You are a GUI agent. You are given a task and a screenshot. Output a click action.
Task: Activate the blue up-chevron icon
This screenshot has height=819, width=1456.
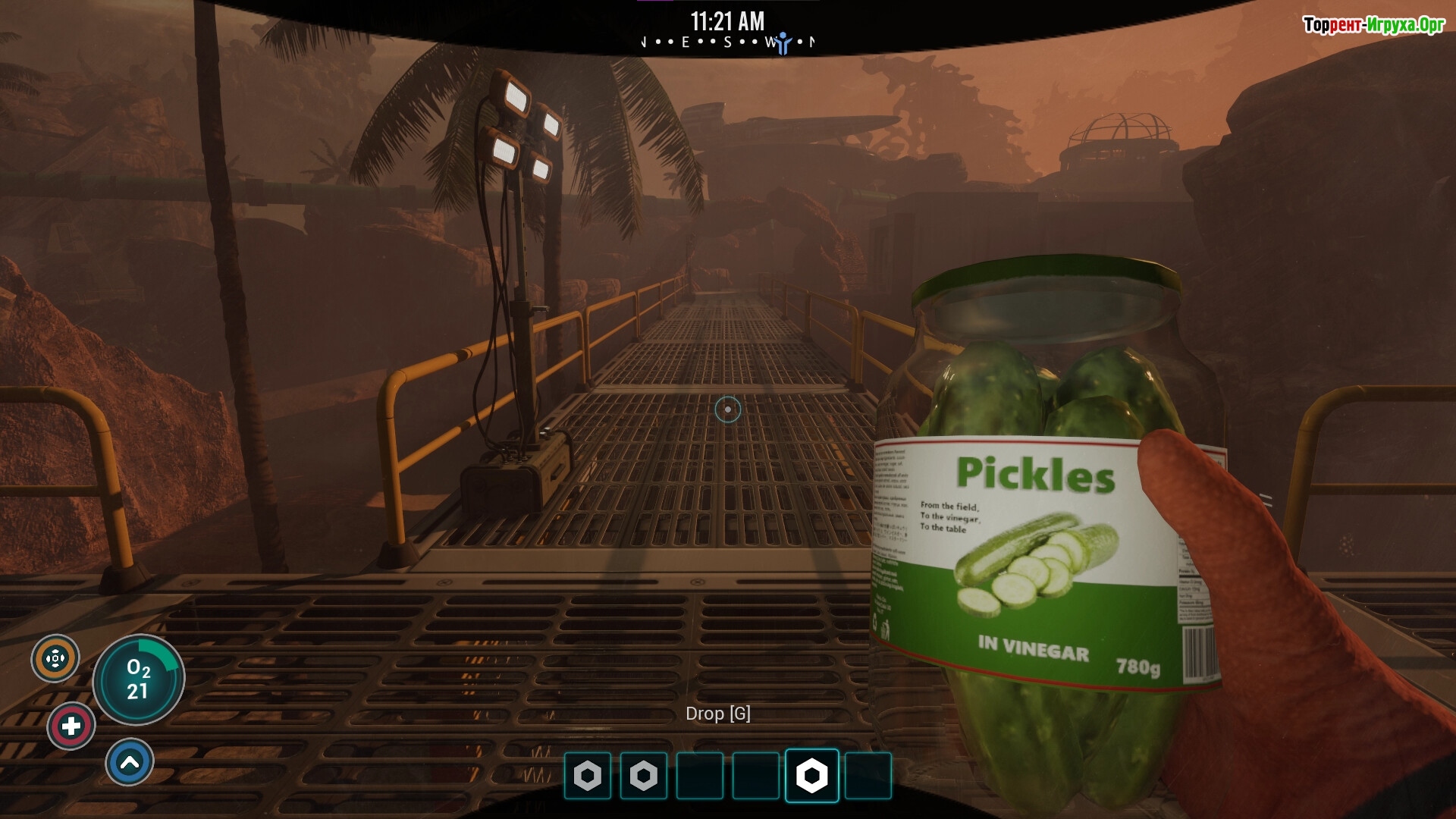[x=130, y=762]
